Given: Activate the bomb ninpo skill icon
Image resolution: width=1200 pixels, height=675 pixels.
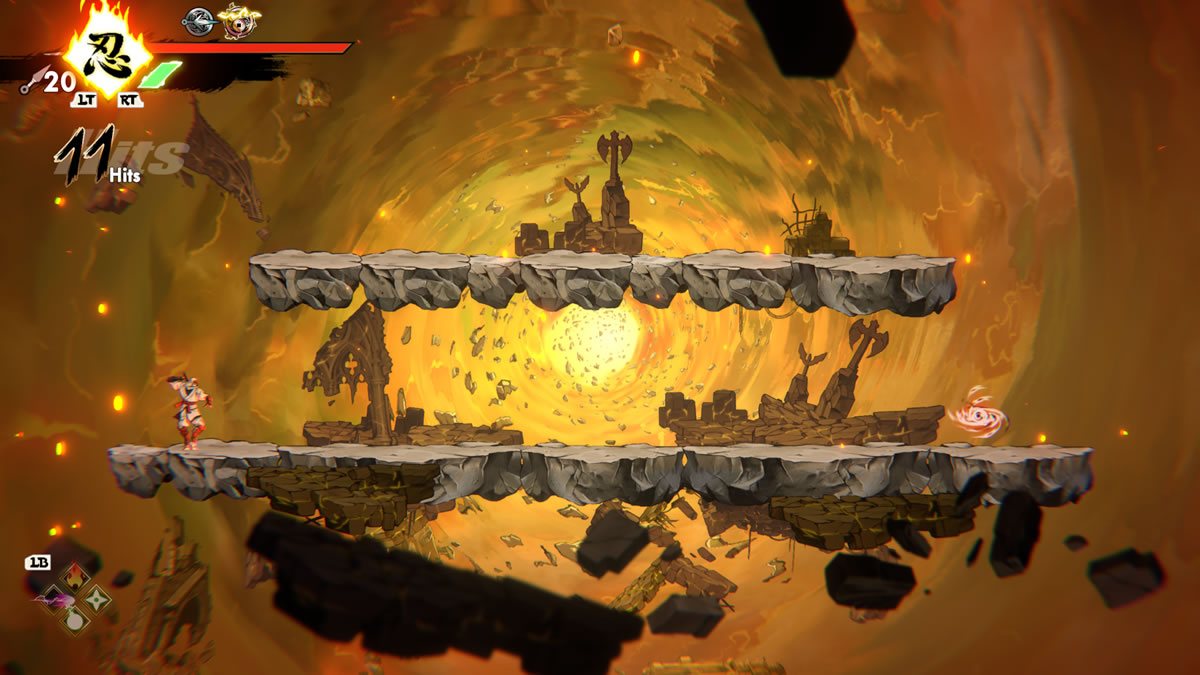Looking at the screenshot, I should [x=75, y=620].
